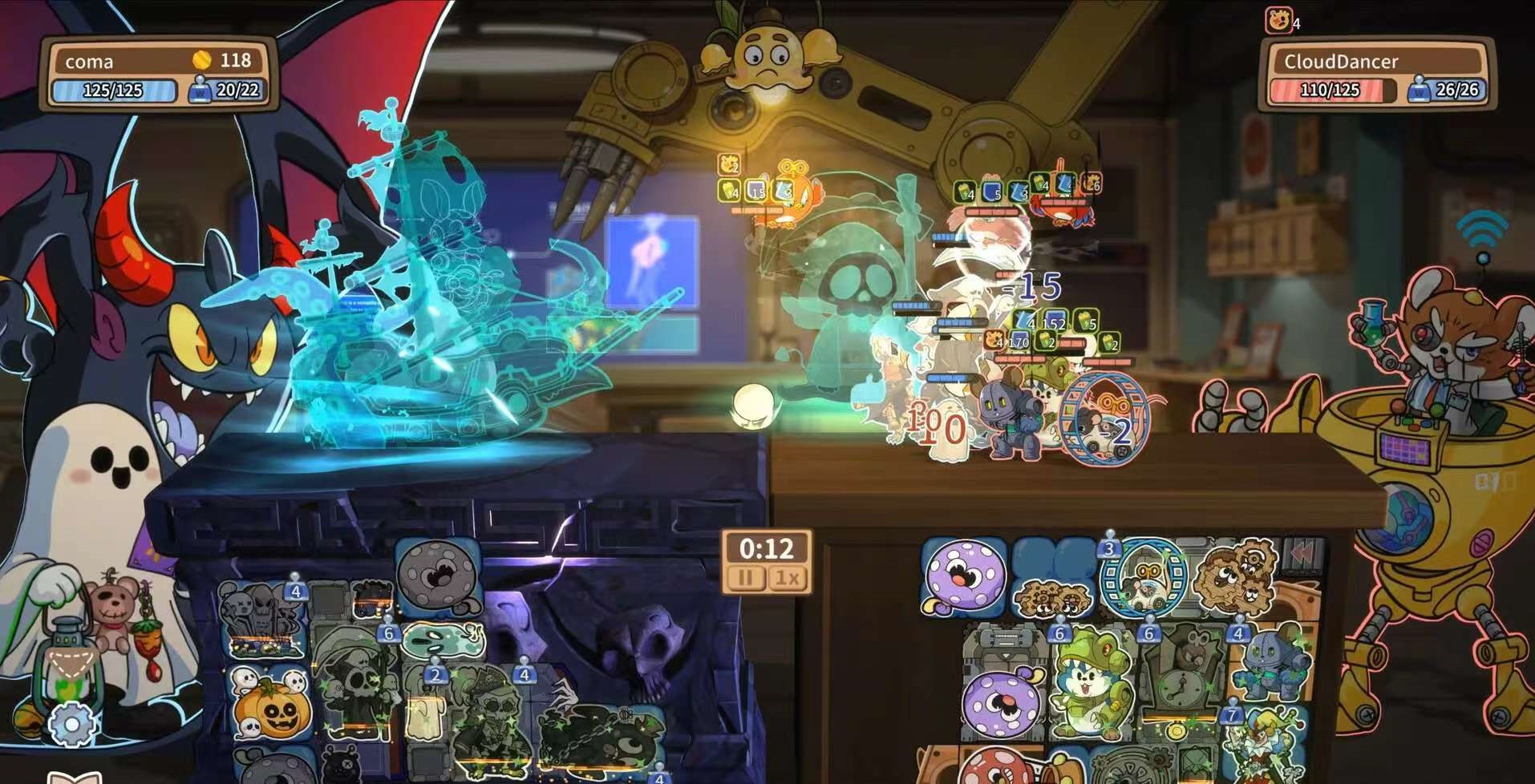Screen dimensions: 1535x784
Task: Select the three-gear cookie cluster item
Action: (1234, 576)
